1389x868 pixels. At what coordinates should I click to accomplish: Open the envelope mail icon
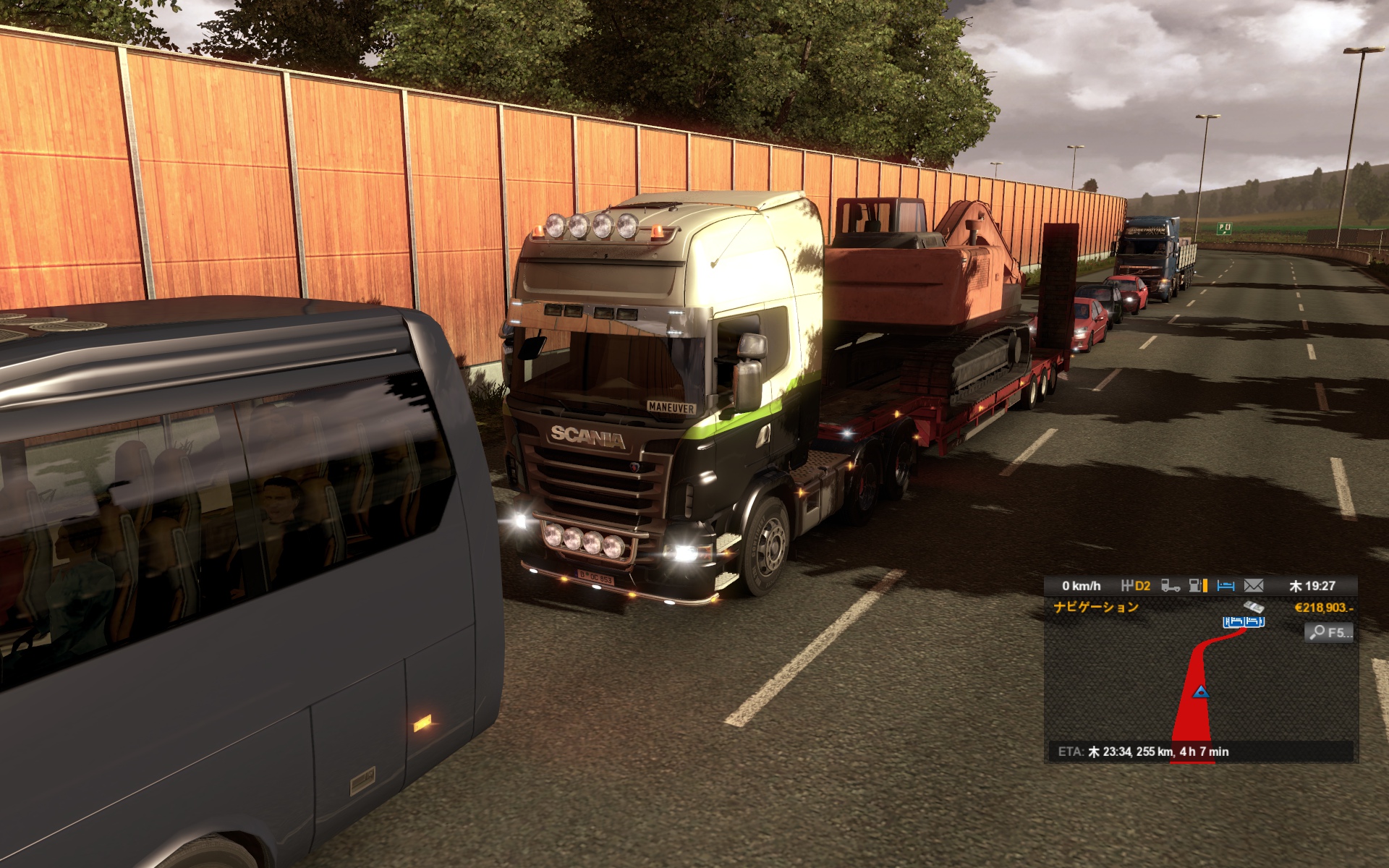1254,585
